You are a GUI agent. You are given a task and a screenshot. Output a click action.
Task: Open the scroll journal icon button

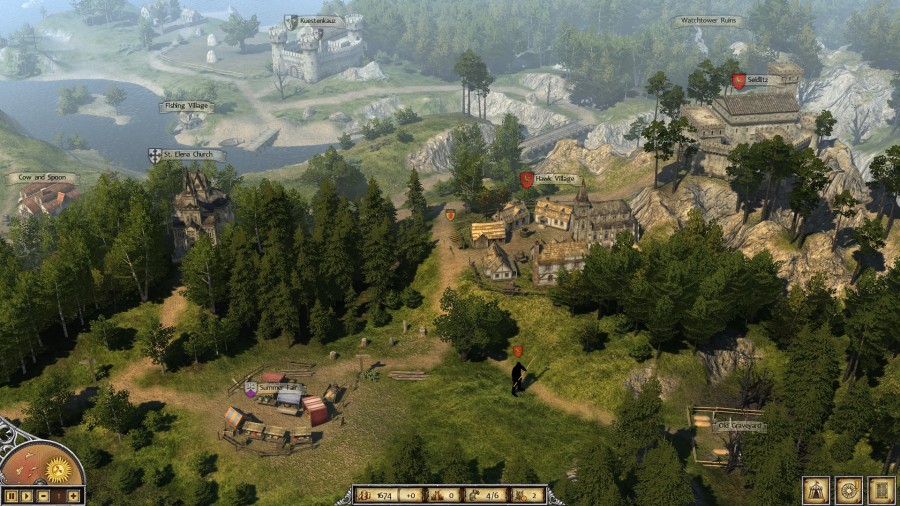[881, 490]
